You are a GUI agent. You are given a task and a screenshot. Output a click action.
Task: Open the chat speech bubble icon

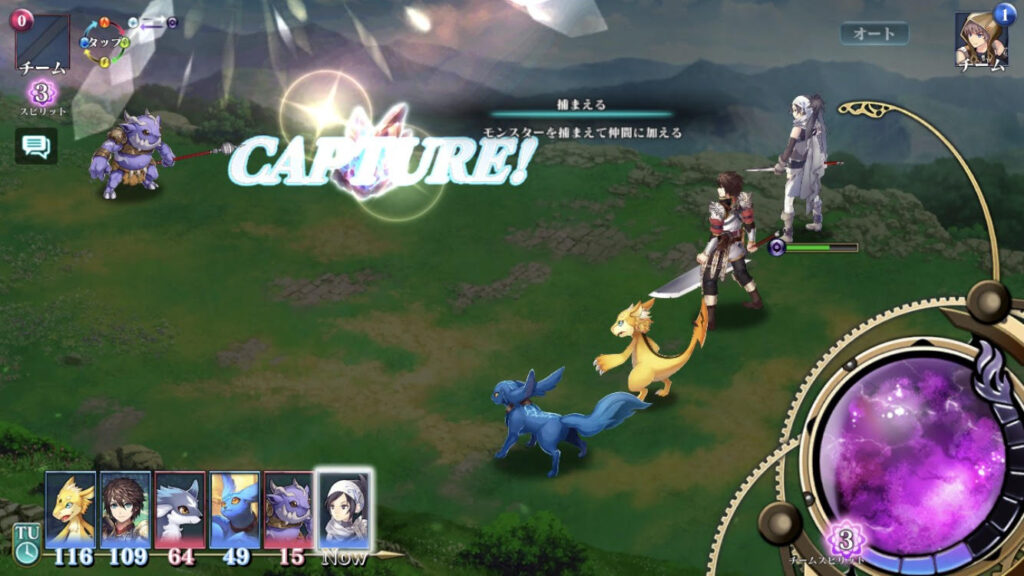pos(36,146)
